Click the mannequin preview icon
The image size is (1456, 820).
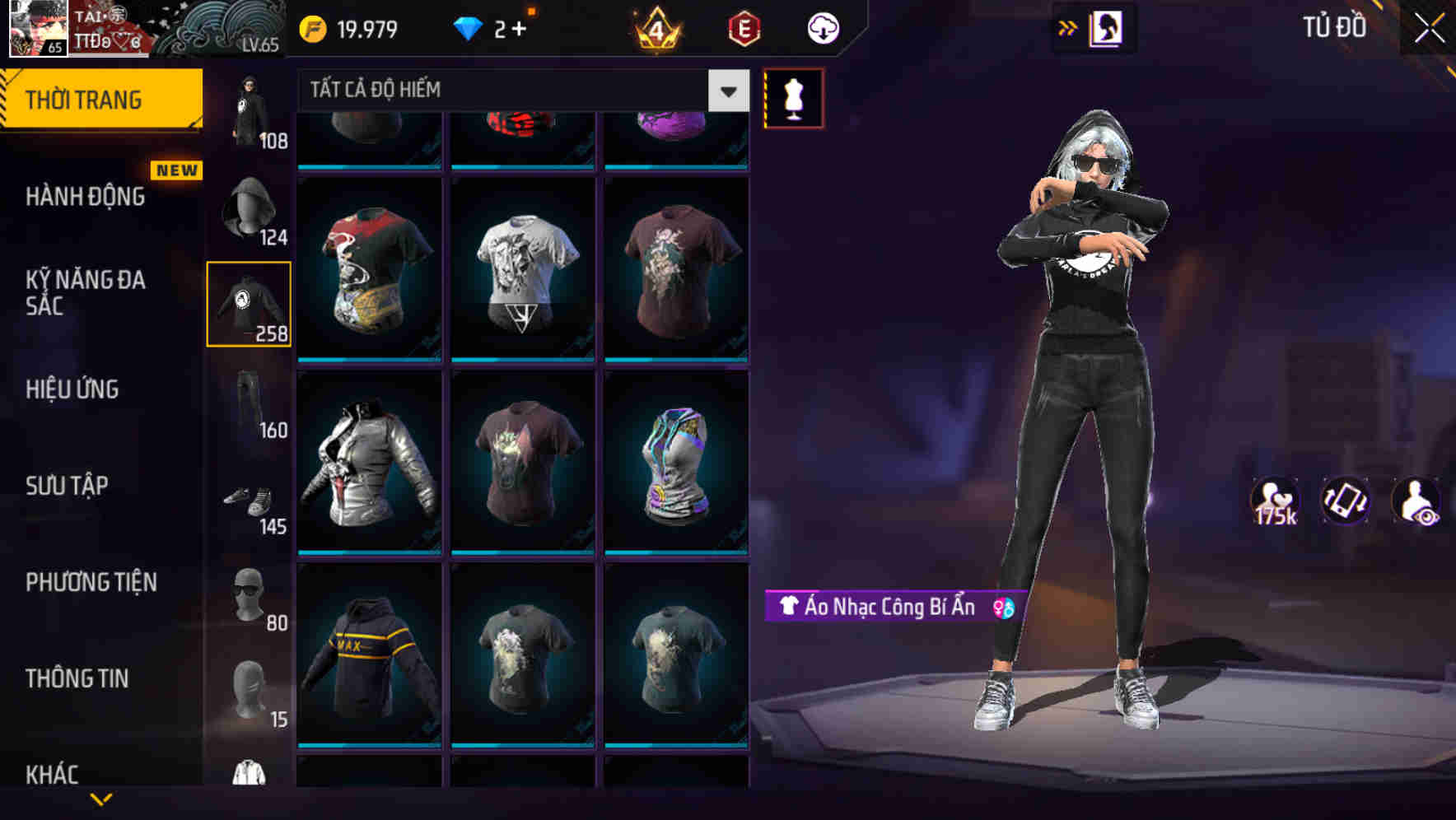click(793, 96)
